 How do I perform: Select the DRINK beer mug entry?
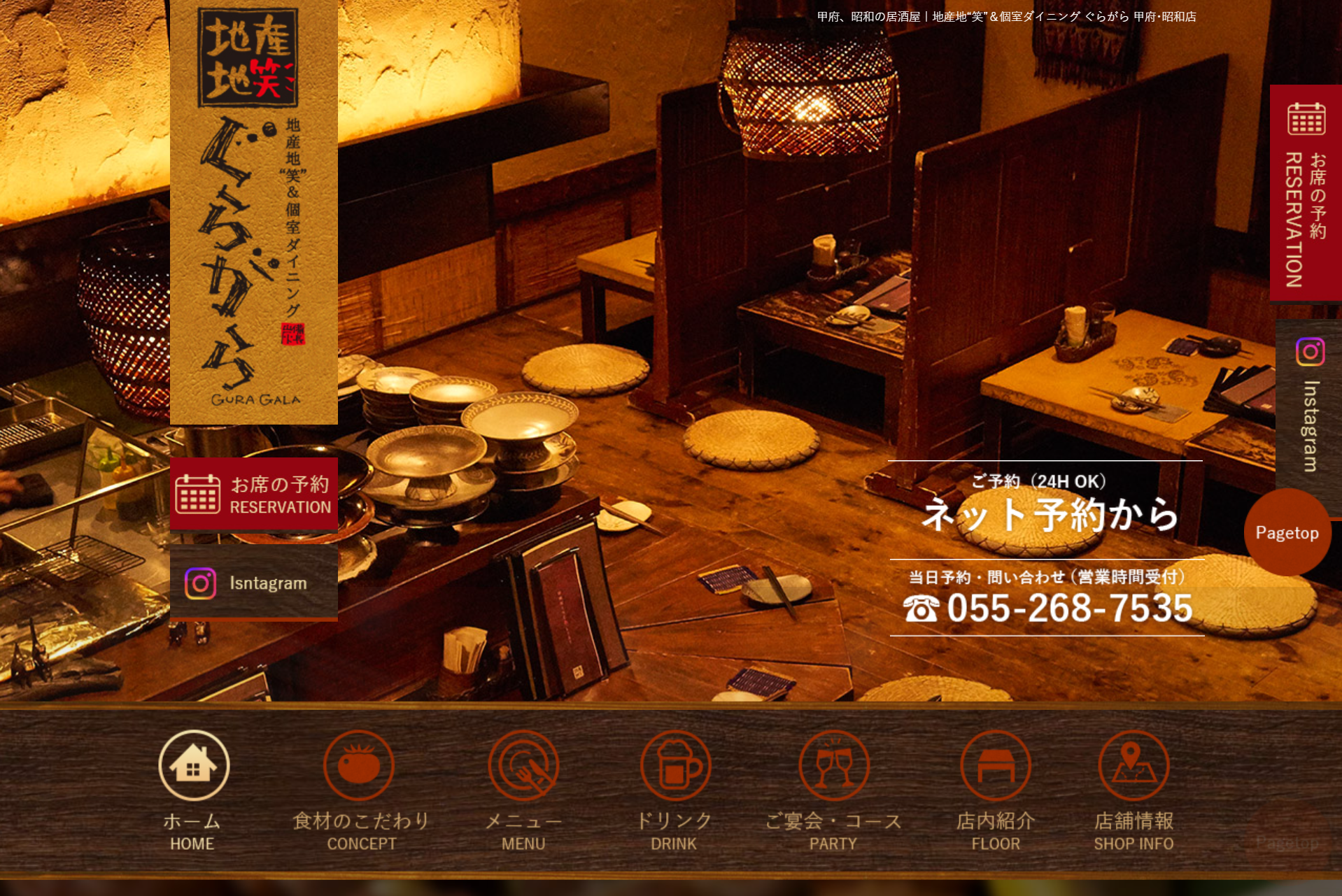tap(674, 790)
